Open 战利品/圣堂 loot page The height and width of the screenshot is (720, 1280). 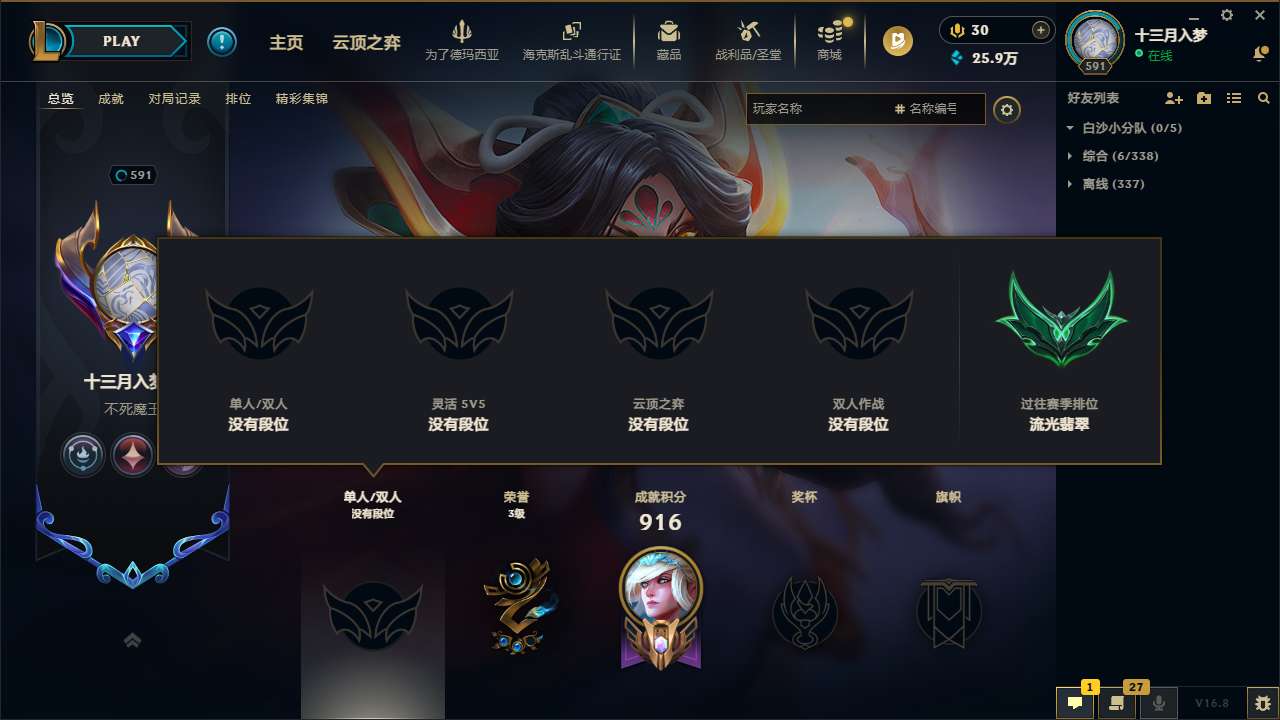tap(745, 41)
